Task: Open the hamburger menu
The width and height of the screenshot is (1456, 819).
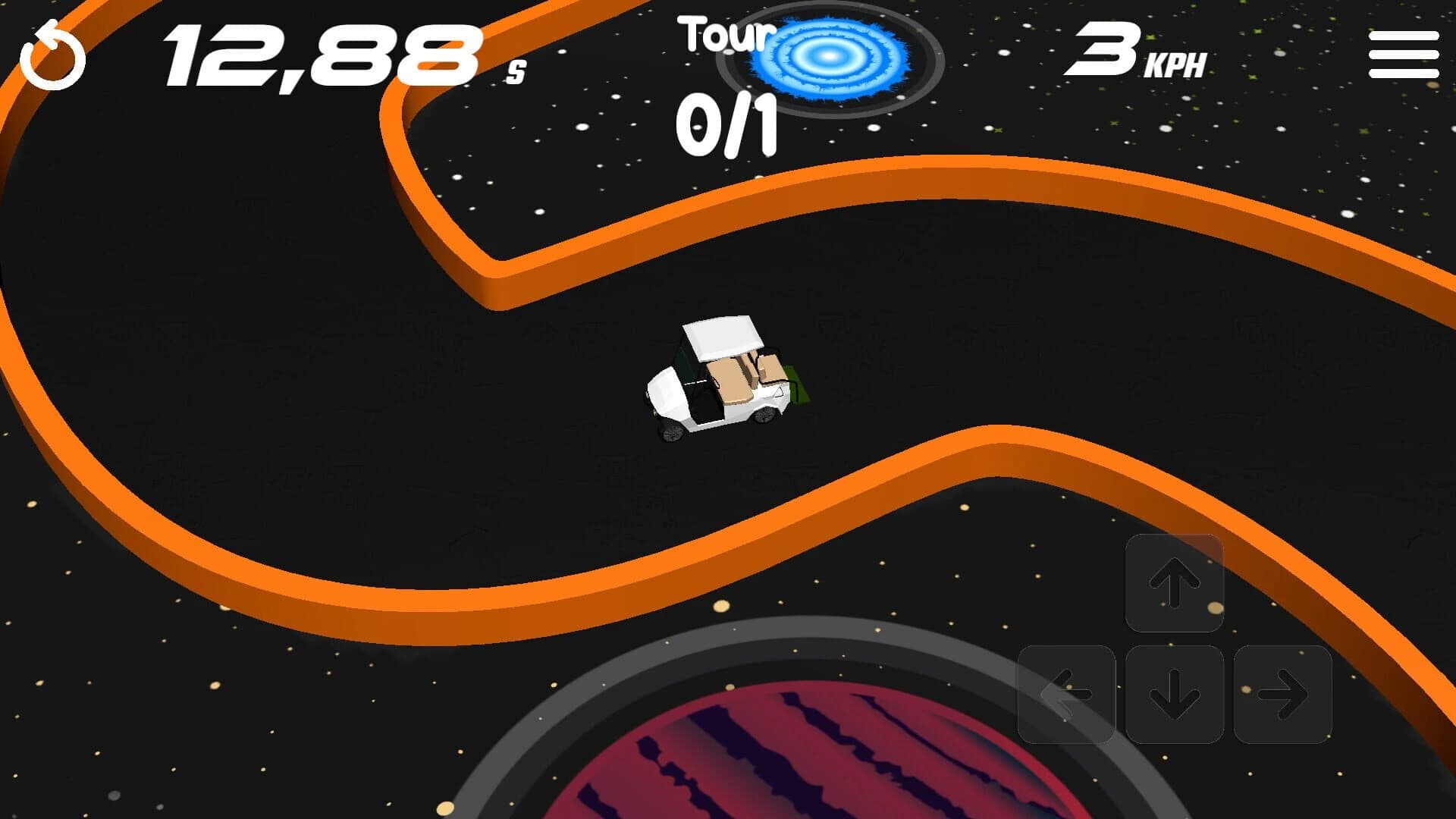Action: click(x=1401, y=55)
